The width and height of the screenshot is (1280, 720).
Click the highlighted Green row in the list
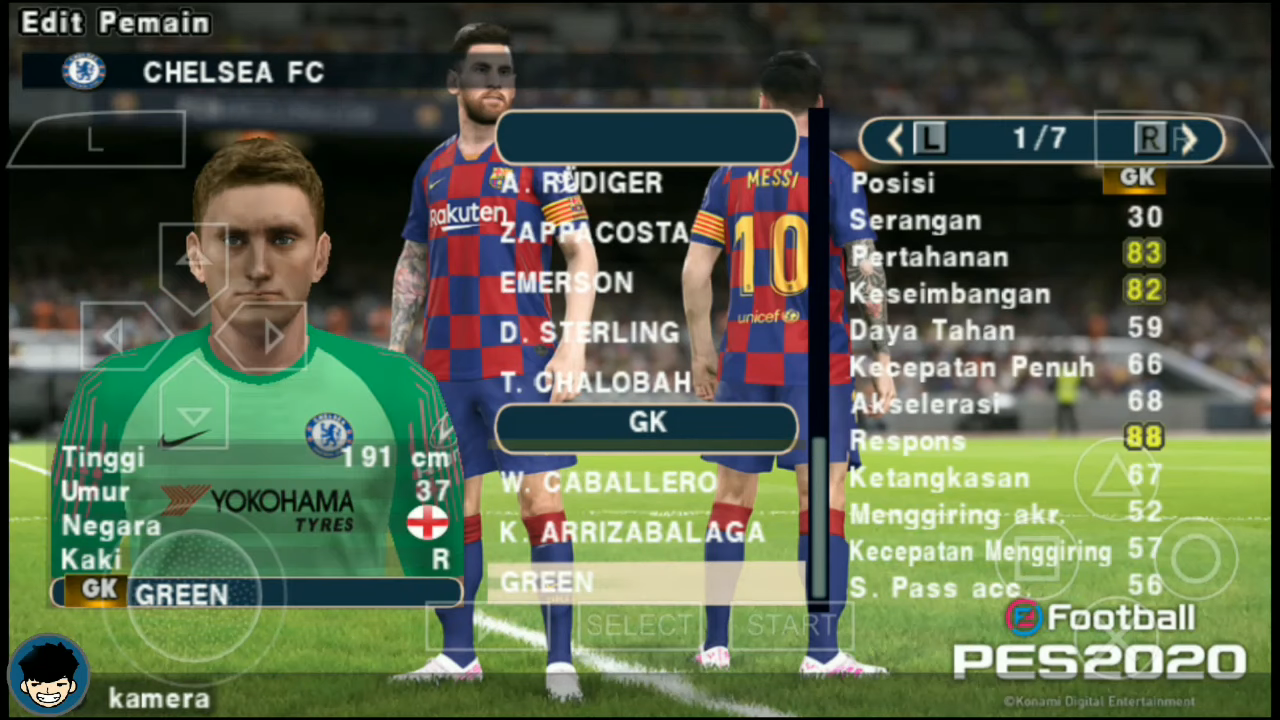point(645,582)
